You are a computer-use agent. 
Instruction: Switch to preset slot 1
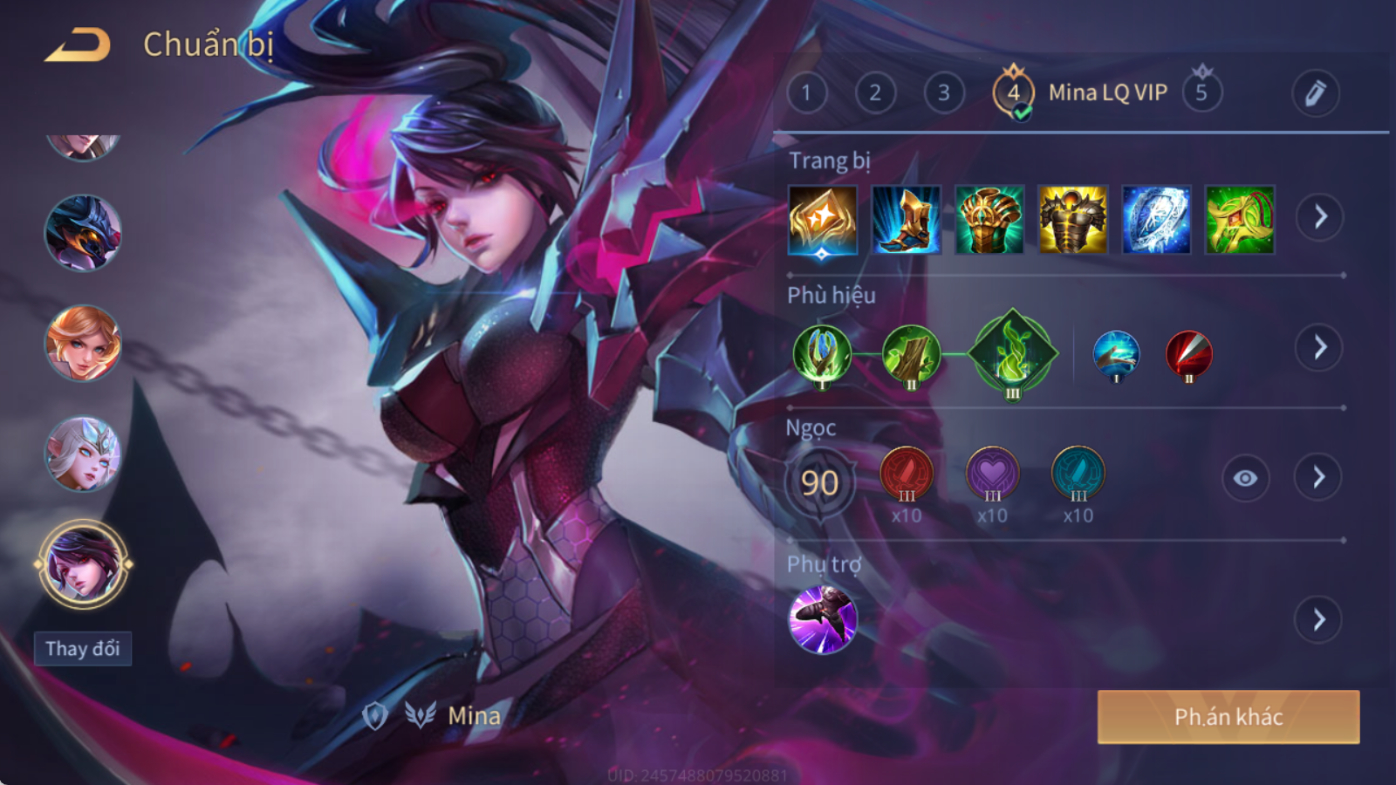pyautogui.click(x=807, y=94)
